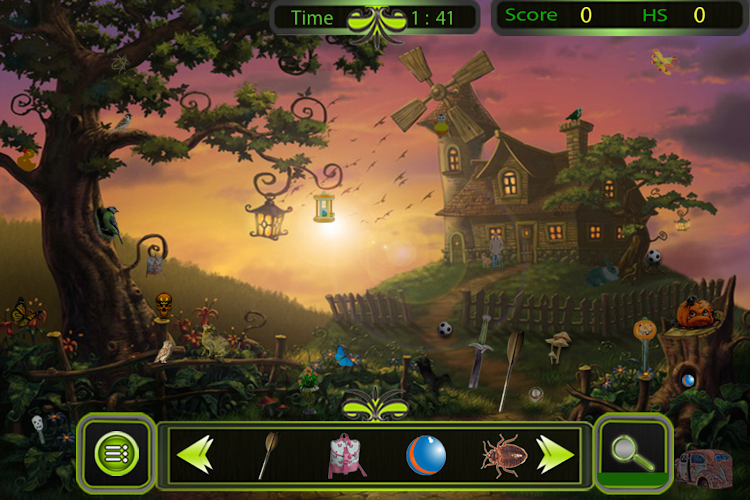Choose the blue and orange ball item
Viewport: 750px width, 500px height.
[425, 455]
